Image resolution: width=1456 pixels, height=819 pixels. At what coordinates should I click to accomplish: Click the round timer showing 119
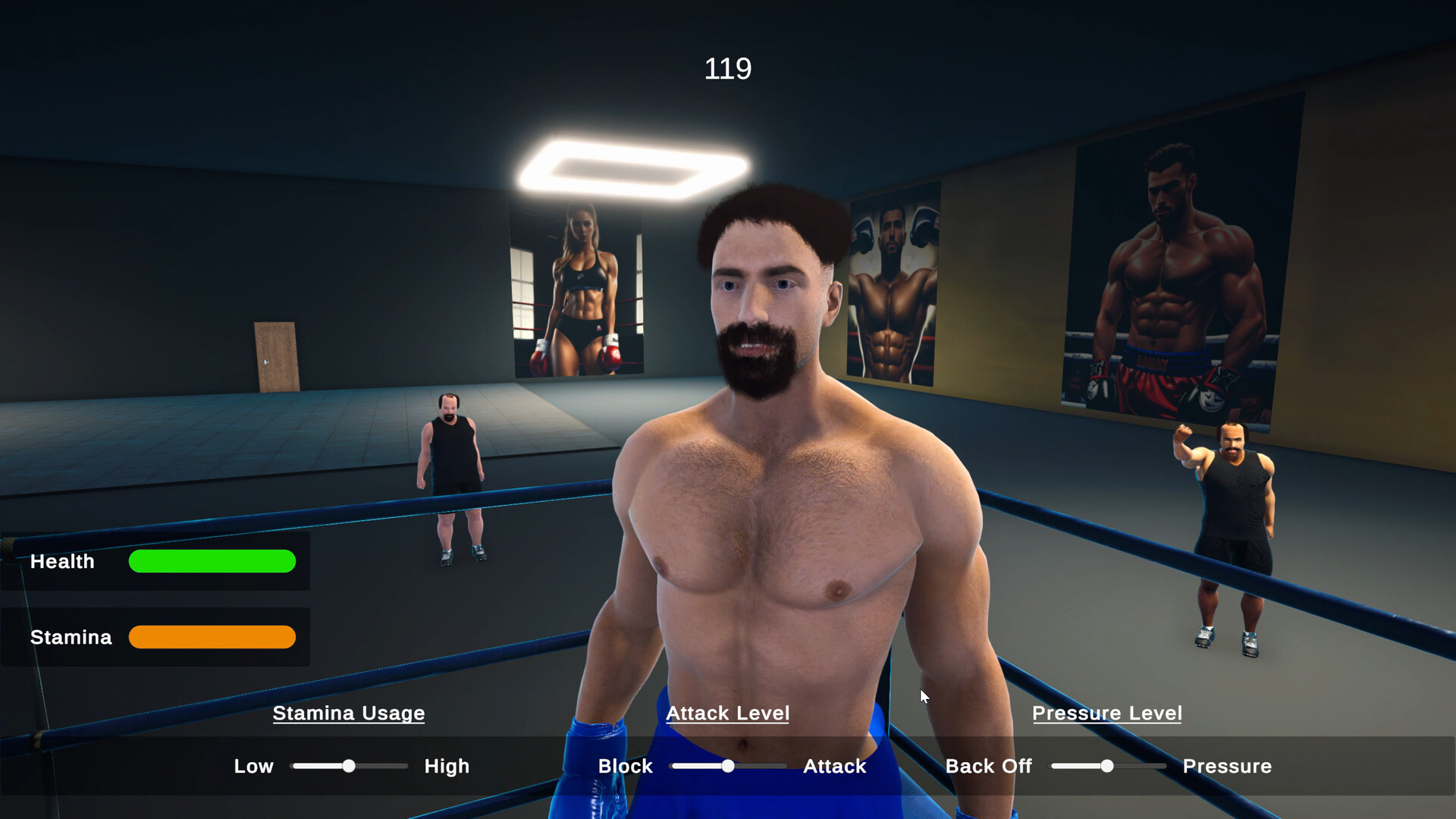(x=727, y=68)
